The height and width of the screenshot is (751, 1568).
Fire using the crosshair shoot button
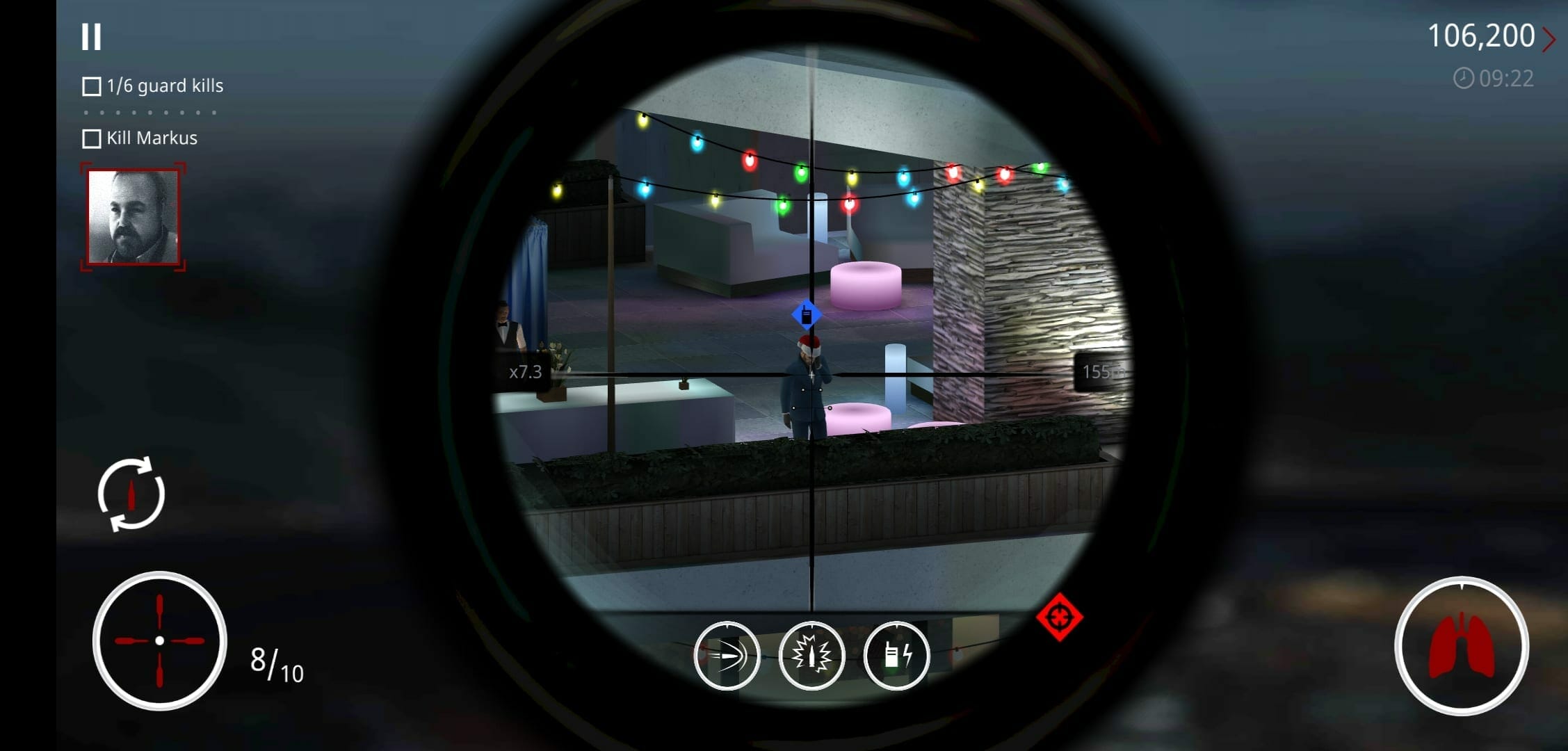point(160,640)
